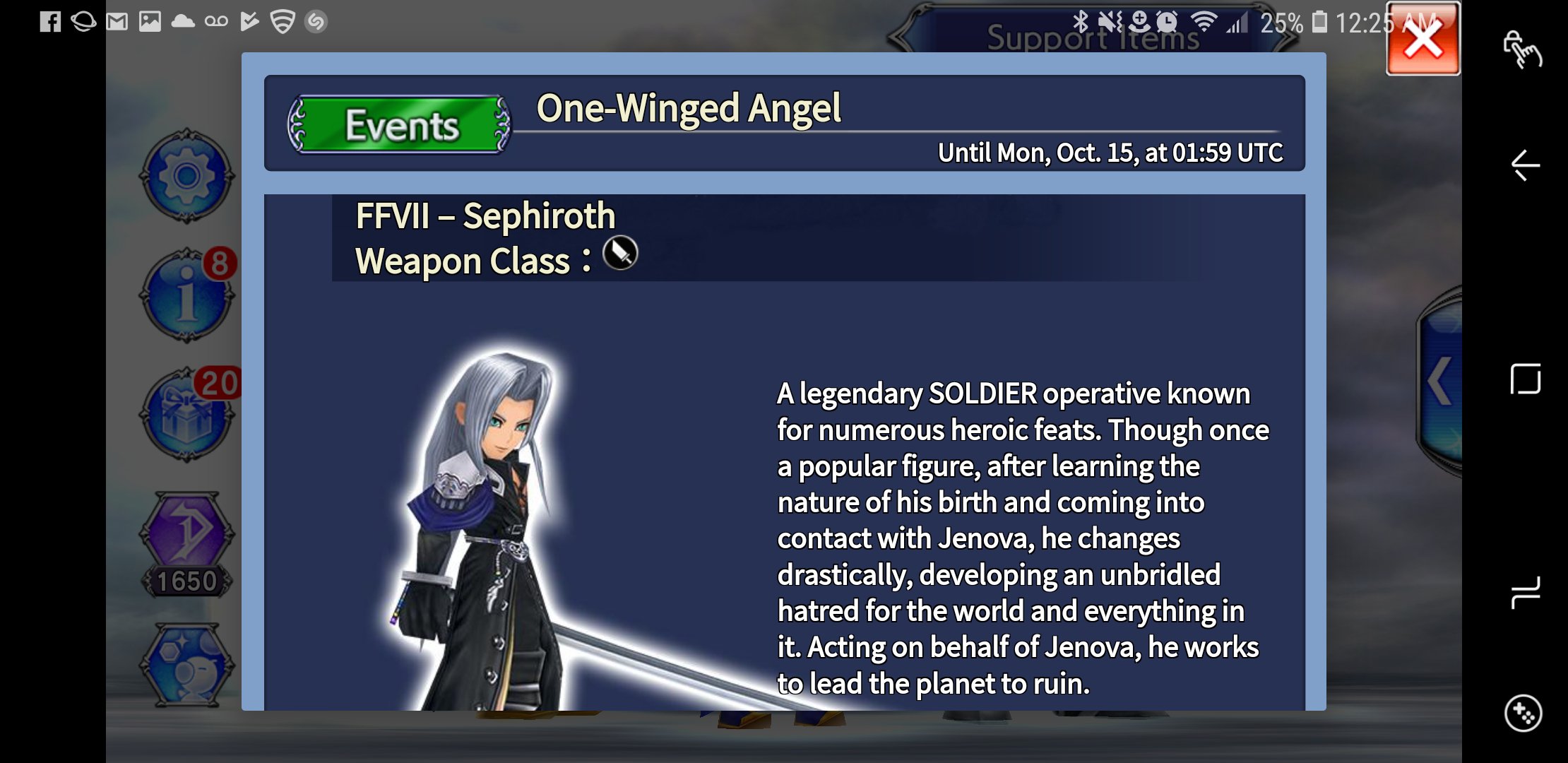Open the moogle hexagon icon
1568x763 pixels.
click(x=187, y=665)
